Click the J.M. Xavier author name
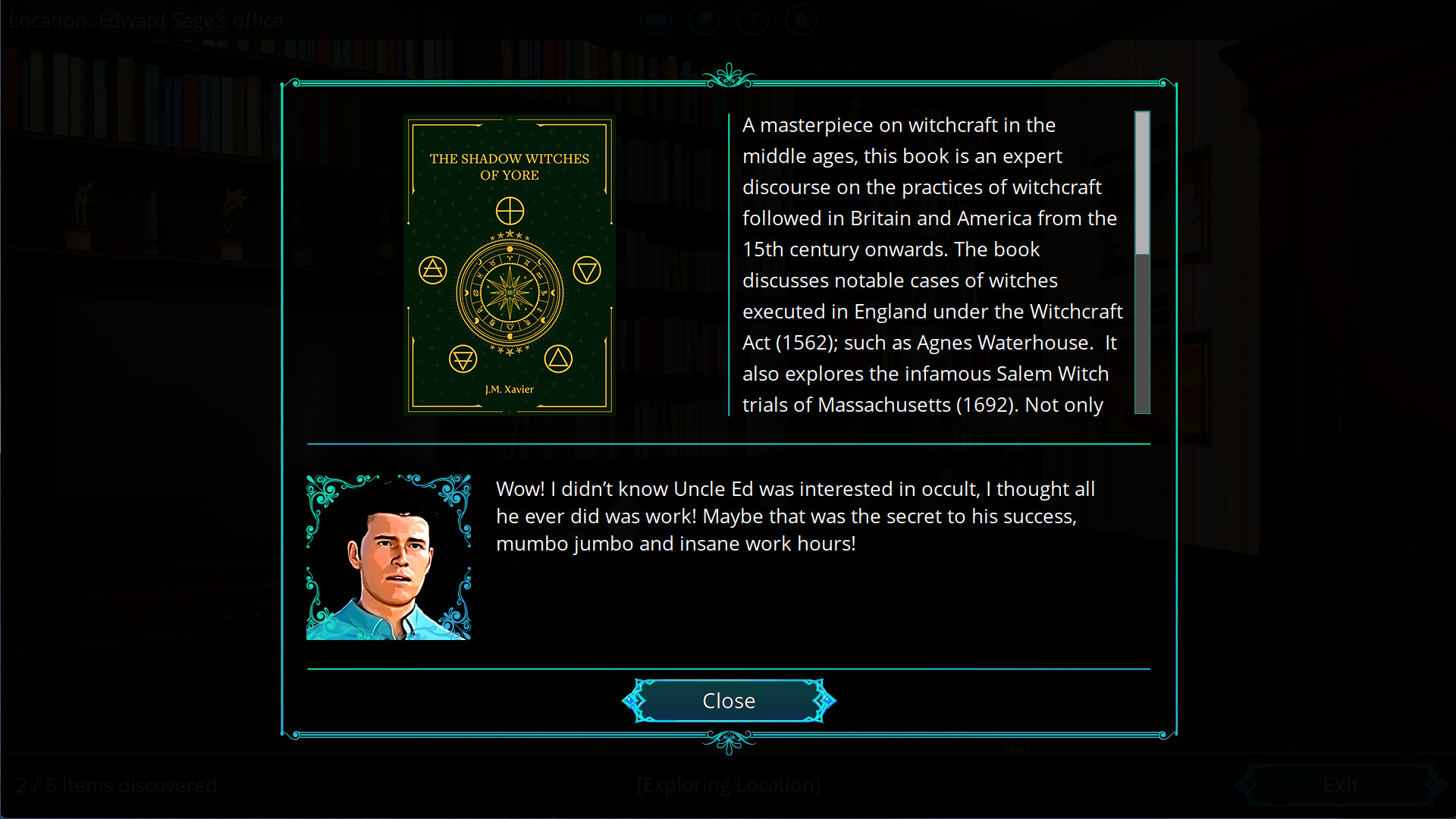 pos(510,389)
